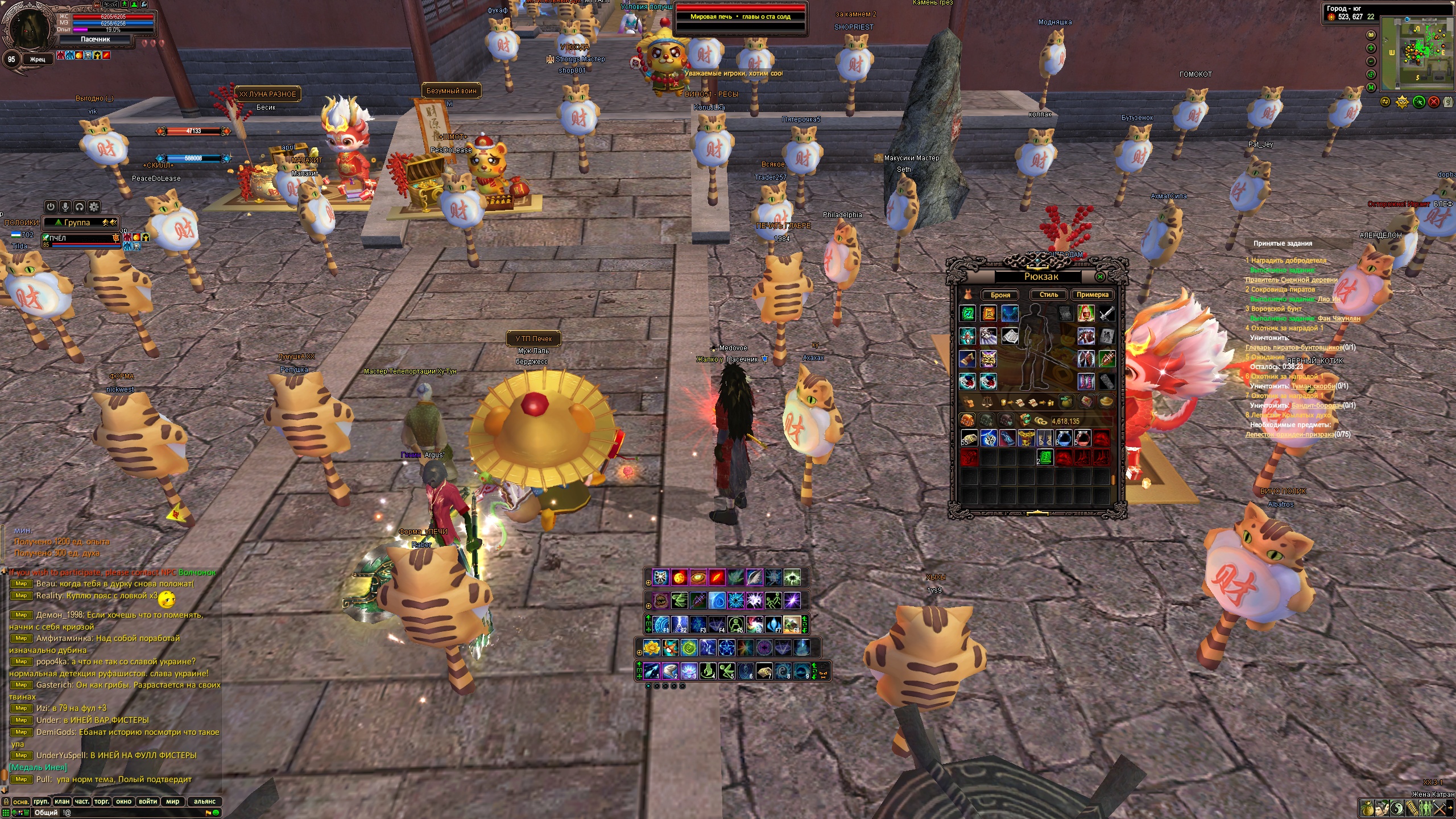Click the M world map button
Screen dimensions: 1456x819
(x=1371, y=87)
